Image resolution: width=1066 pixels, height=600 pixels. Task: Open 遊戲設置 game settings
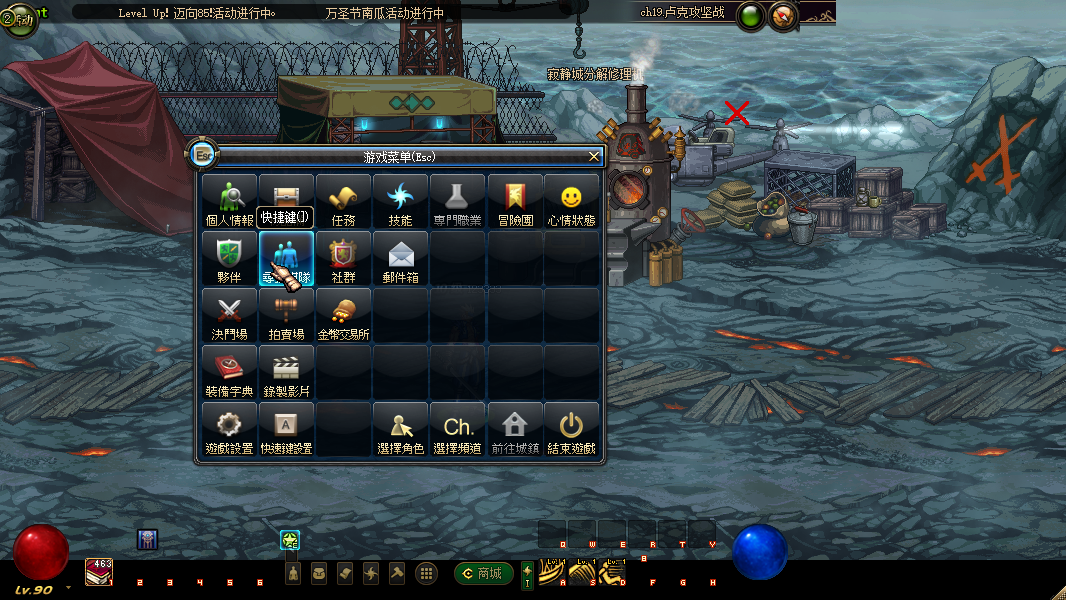pyautogui.click(x=229, y=430)
